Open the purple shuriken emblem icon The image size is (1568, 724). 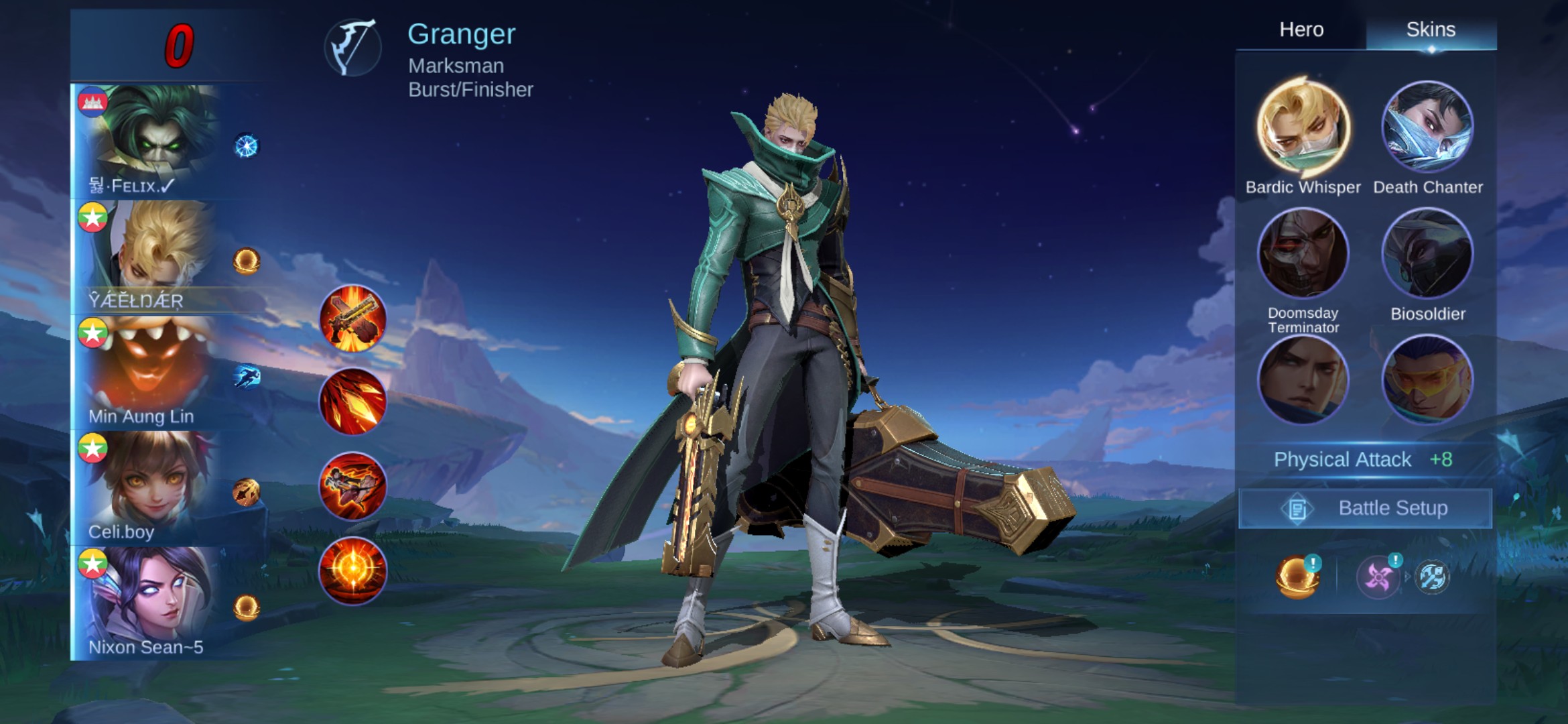[x=1377, y=577]
